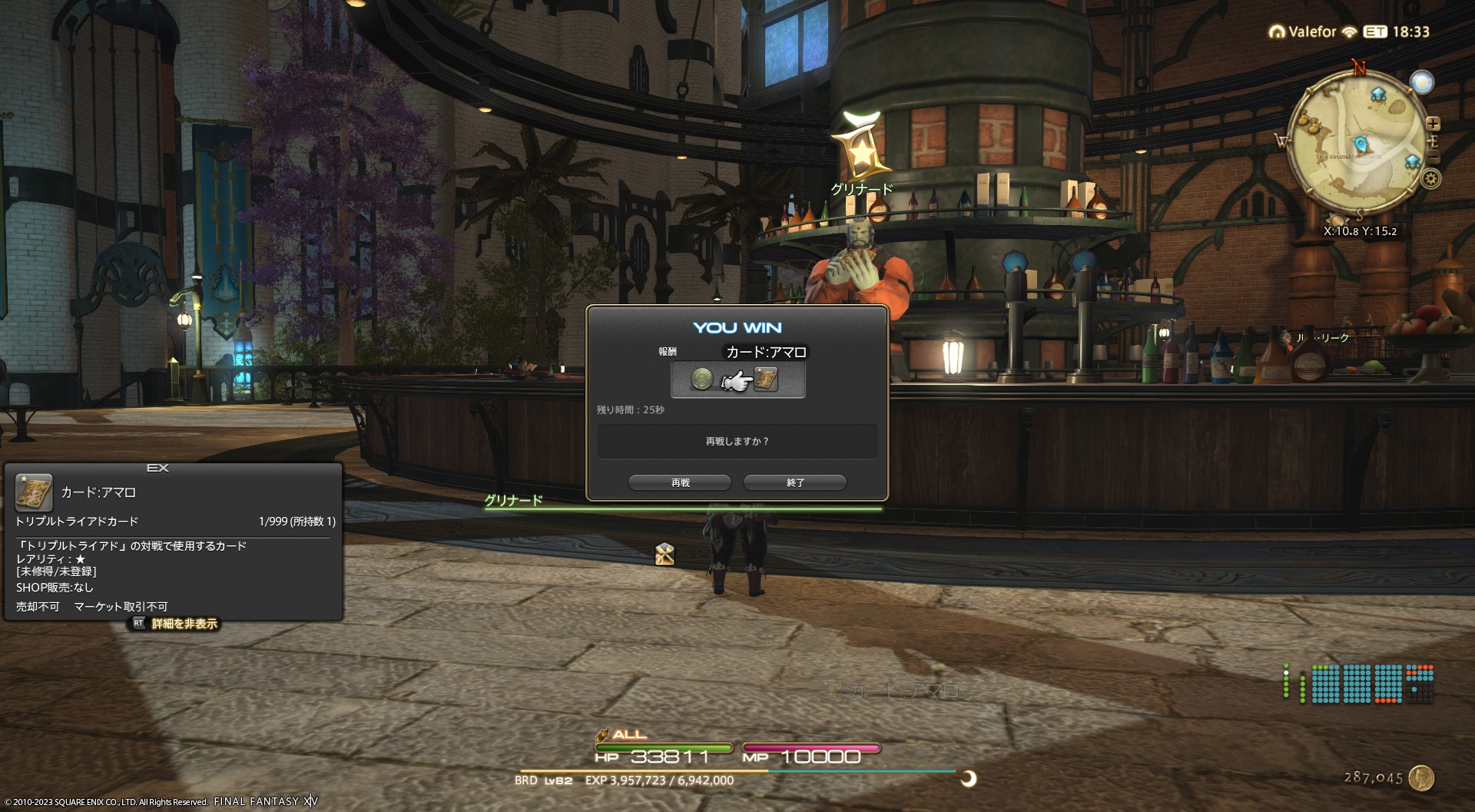Toggle the ET clock display
Screen dimensions: 1475x812
tap(1374, 31)
